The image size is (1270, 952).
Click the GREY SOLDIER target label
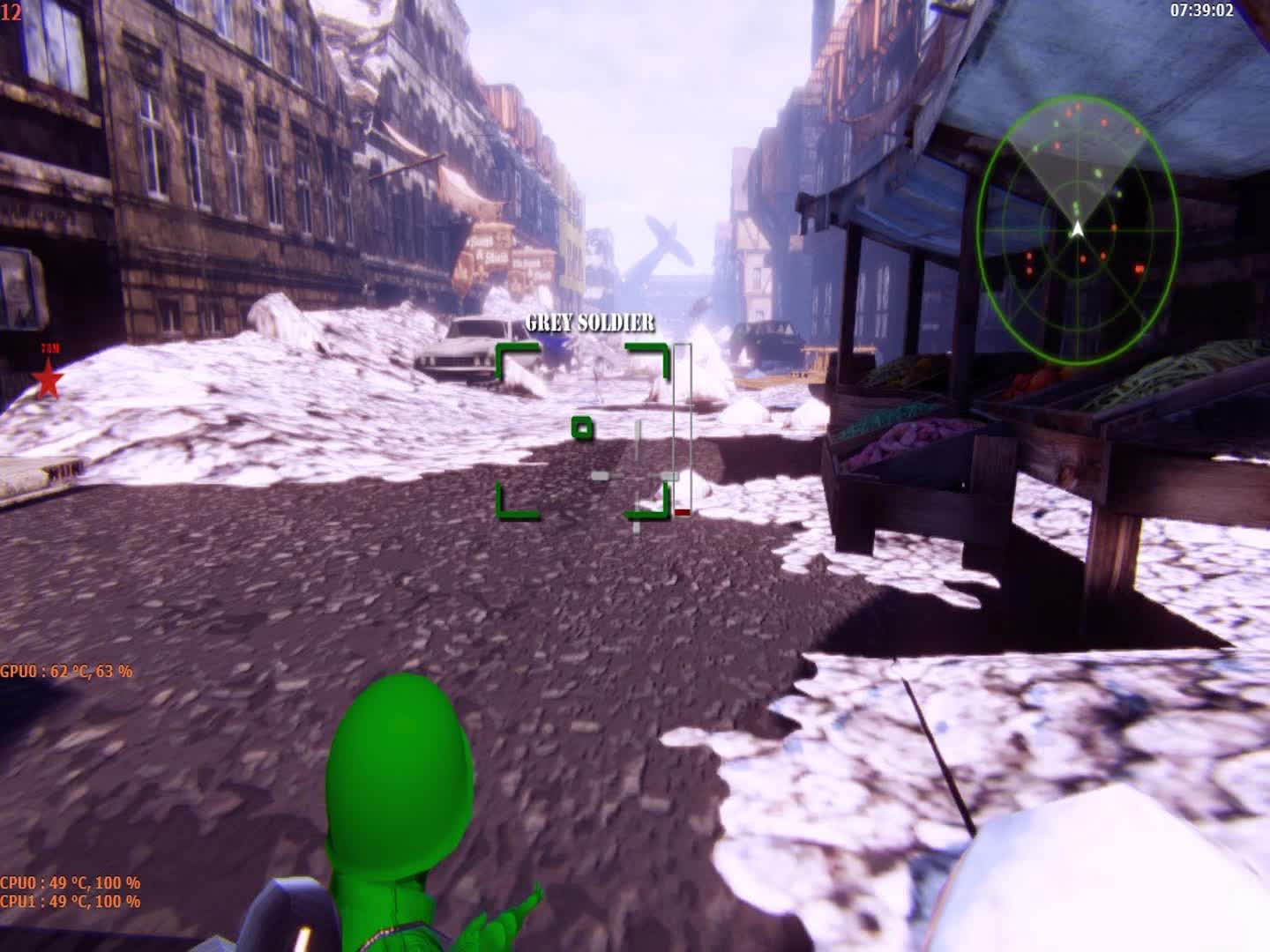click(x=589, y=323)
